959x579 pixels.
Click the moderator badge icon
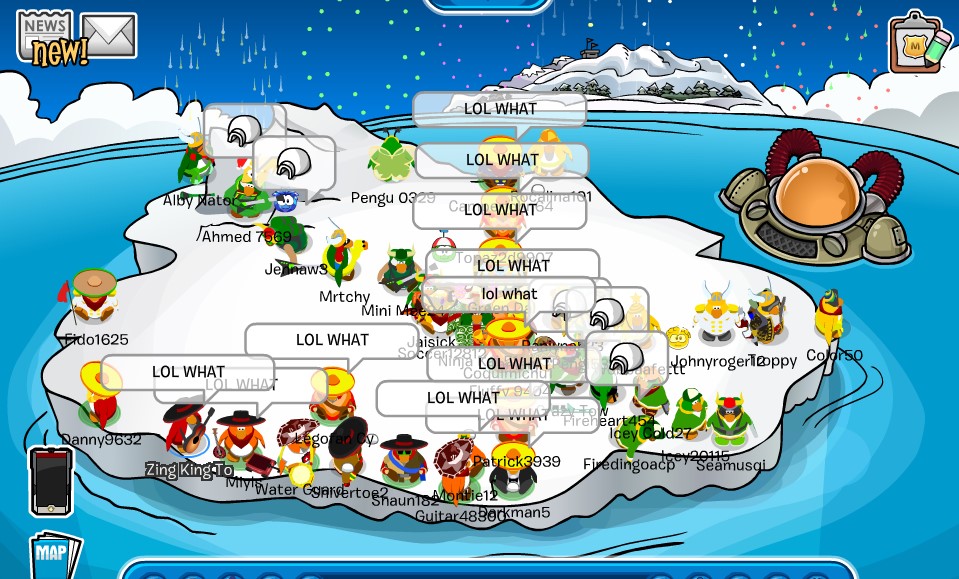pos(919,42)
